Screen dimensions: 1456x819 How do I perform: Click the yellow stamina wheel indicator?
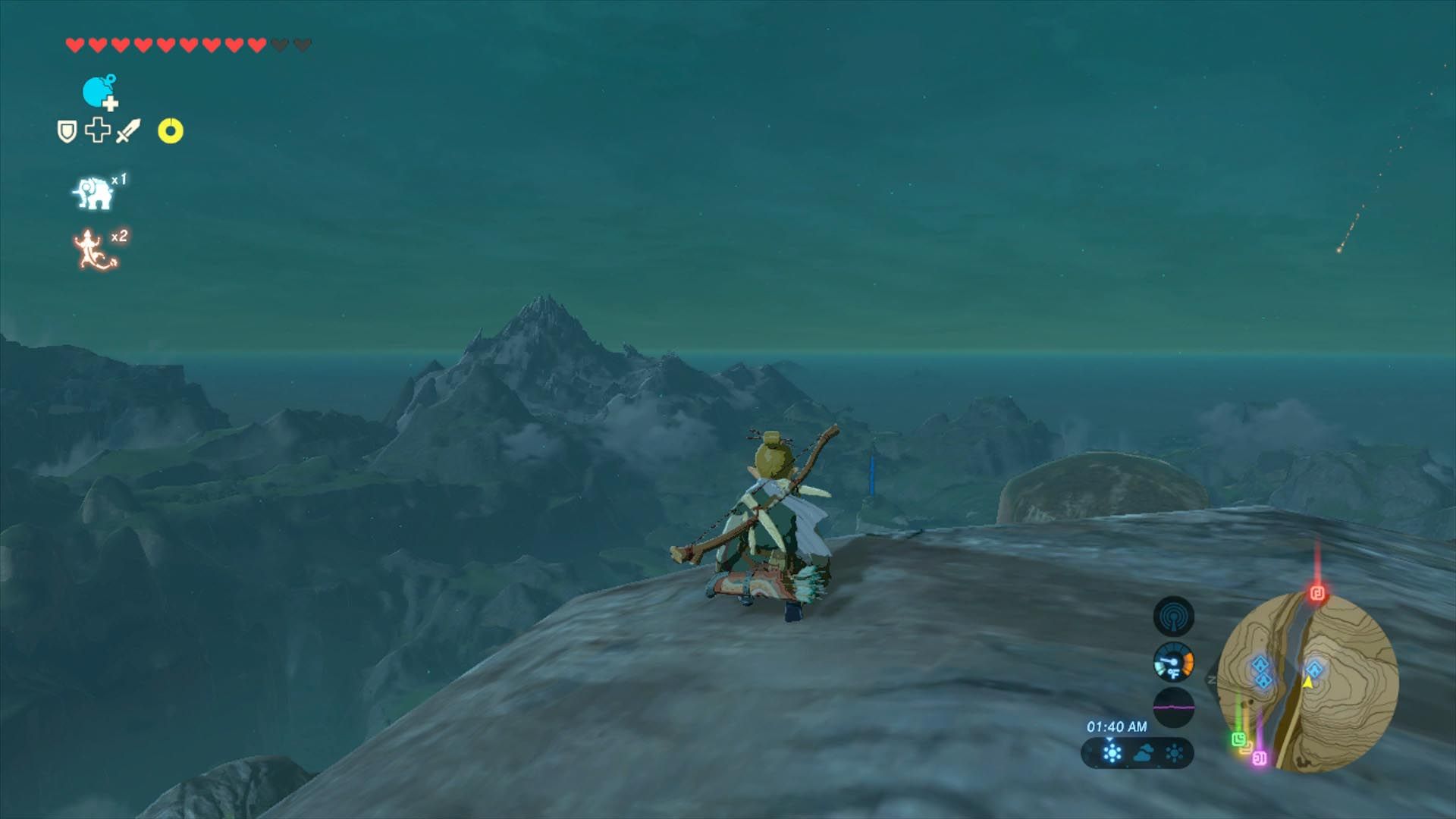pos(171,130)
